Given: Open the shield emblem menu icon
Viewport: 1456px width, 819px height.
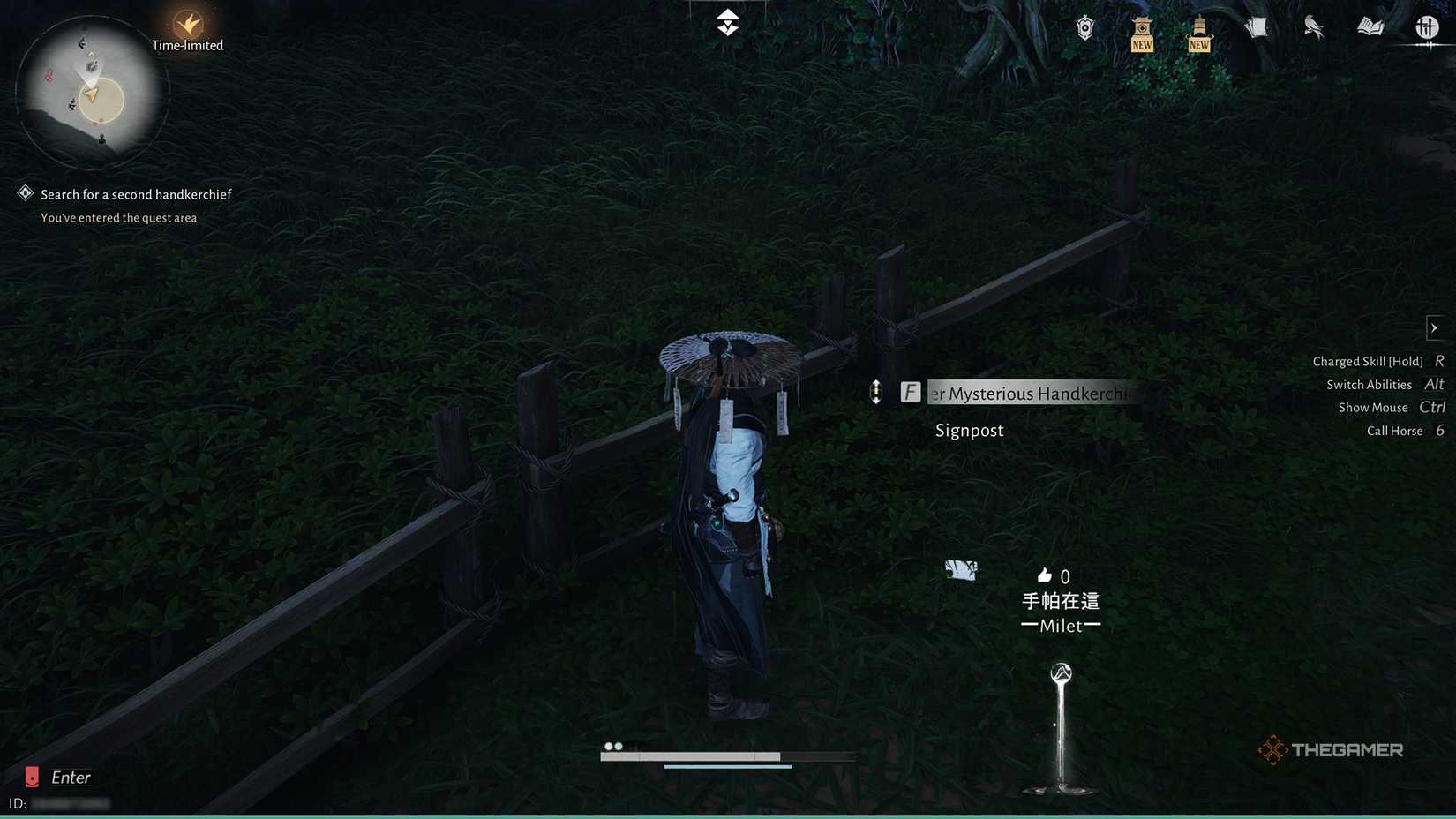Looking at the screenshot, I should 1084,26.
